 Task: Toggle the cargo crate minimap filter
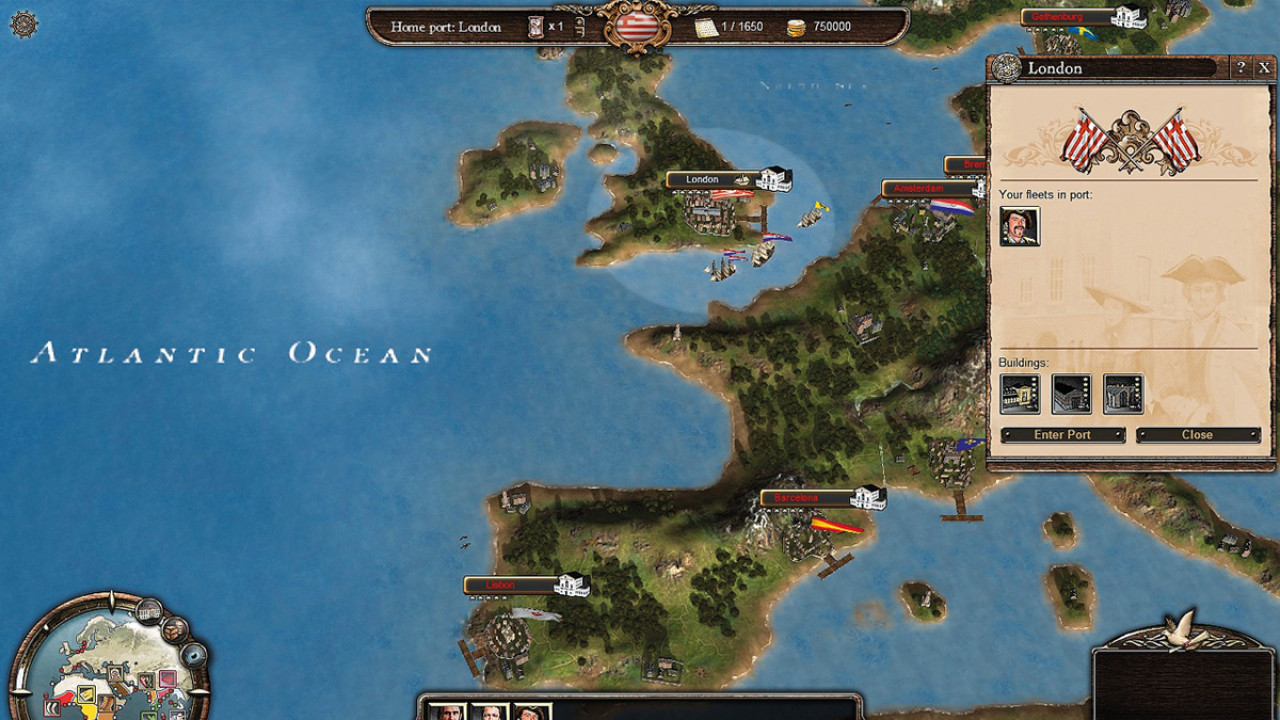coord(176,630)
